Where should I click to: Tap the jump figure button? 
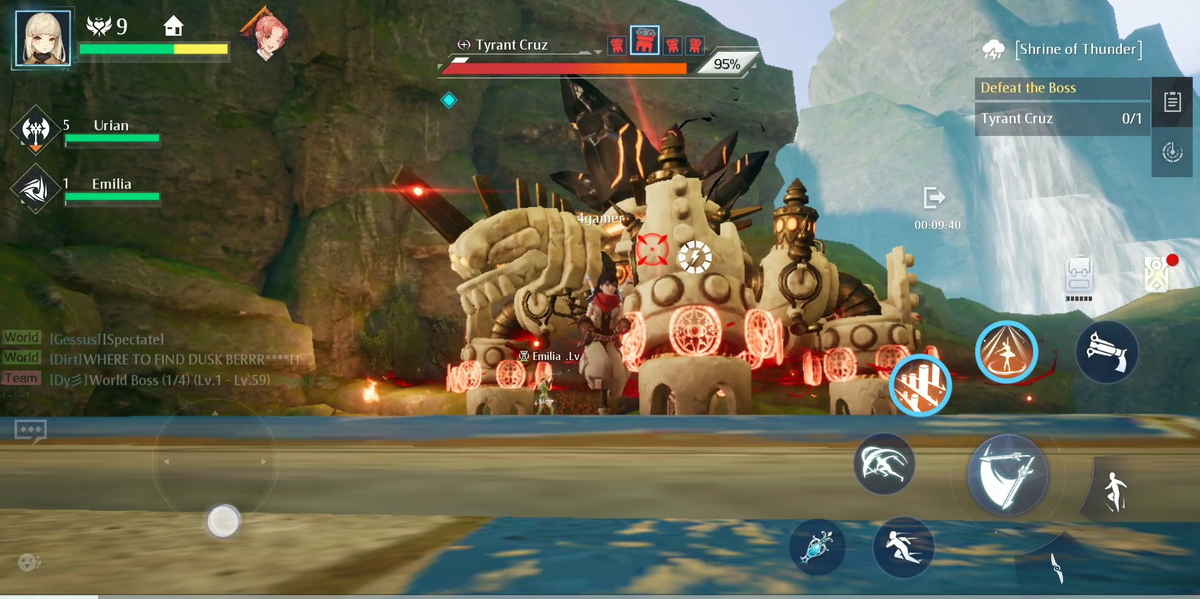pos(1114,492)
